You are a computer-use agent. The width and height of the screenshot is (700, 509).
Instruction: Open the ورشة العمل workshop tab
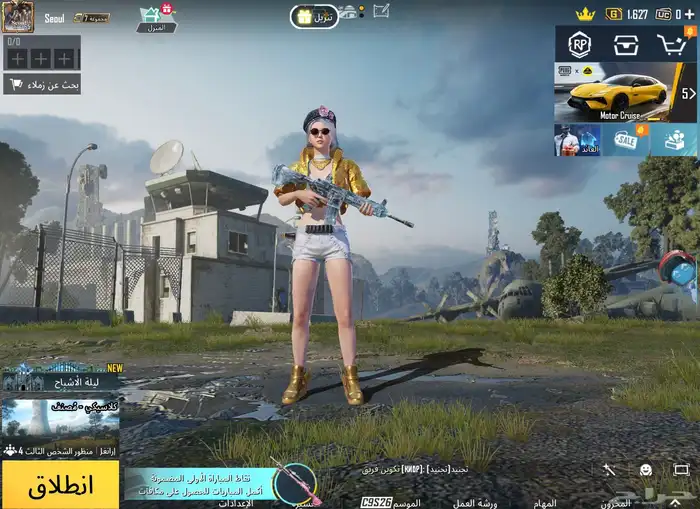click(x=475, y=502)
